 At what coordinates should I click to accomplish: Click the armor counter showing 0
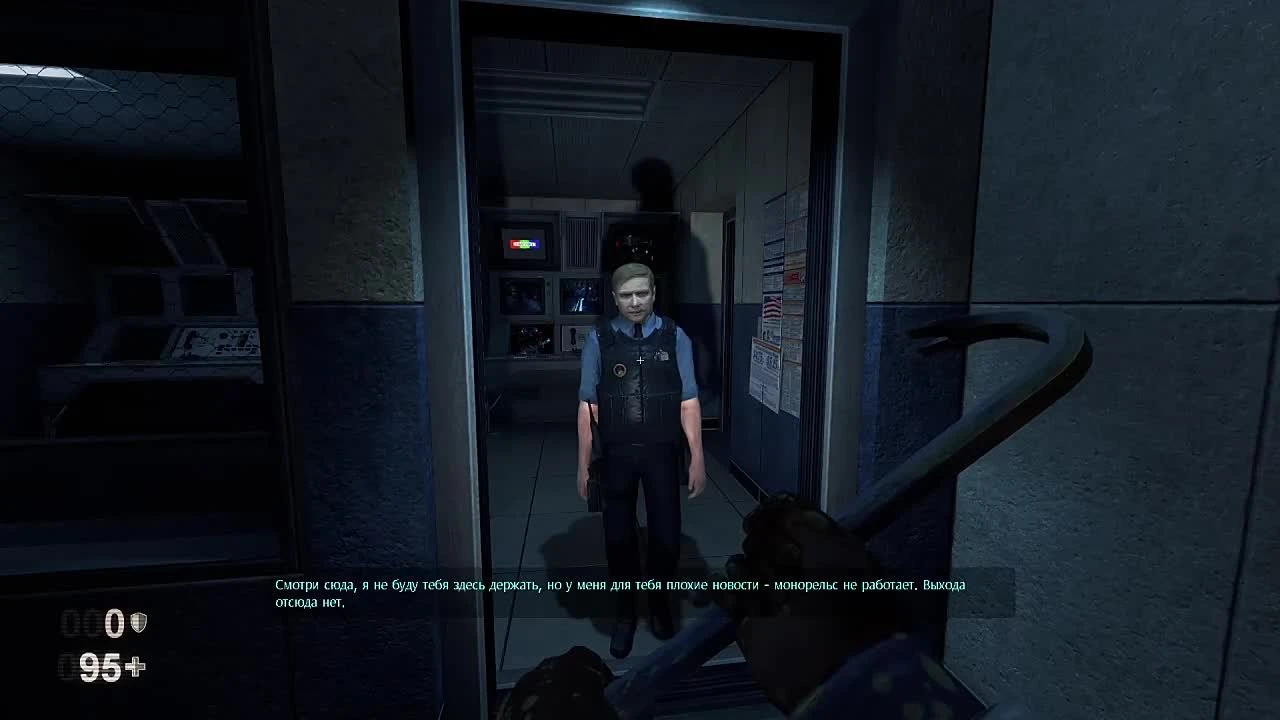click(112, 623)
